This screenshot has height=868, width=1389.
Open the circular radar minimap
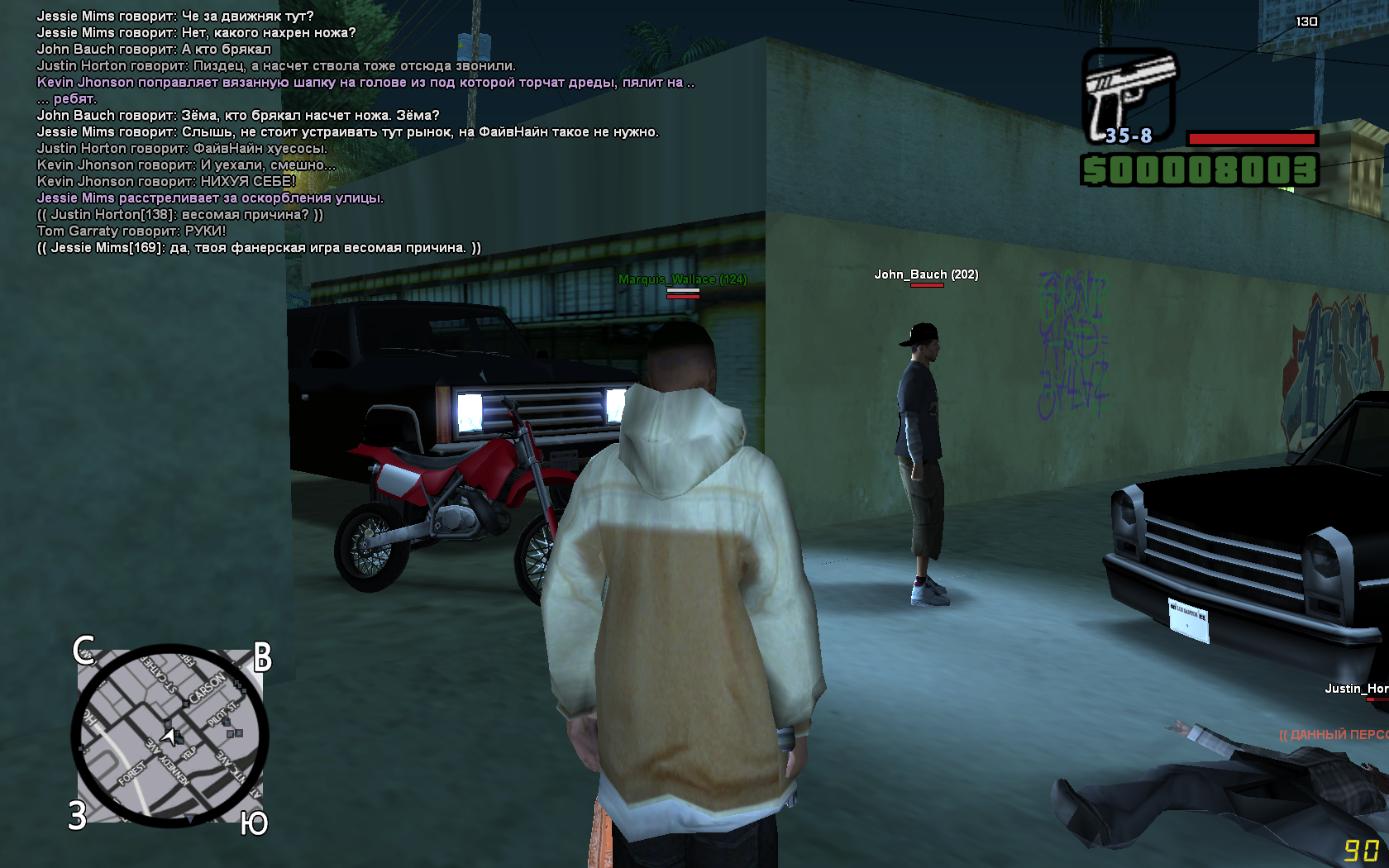[x=170, y=736]
